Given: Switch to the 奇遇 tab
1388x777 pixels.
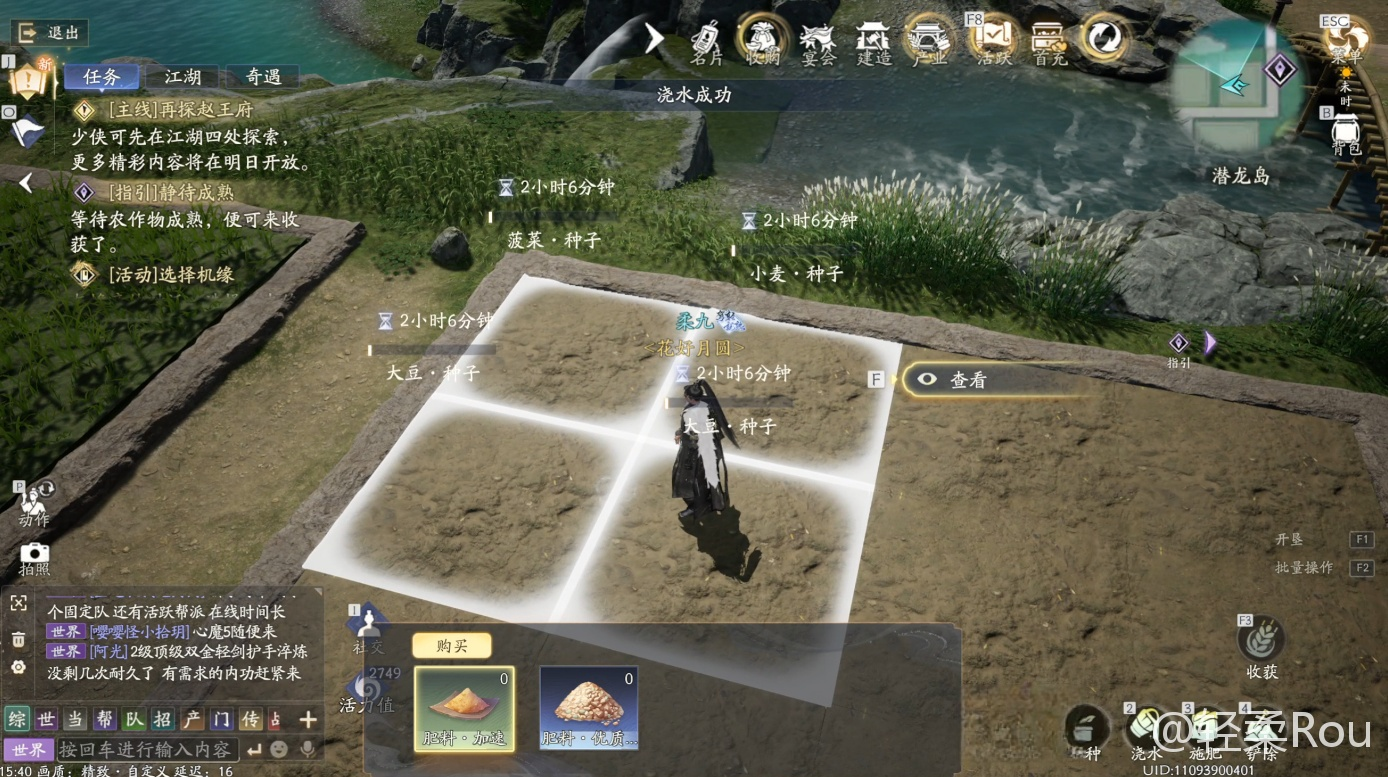Looking at the screenshot, I should (263, 77).
